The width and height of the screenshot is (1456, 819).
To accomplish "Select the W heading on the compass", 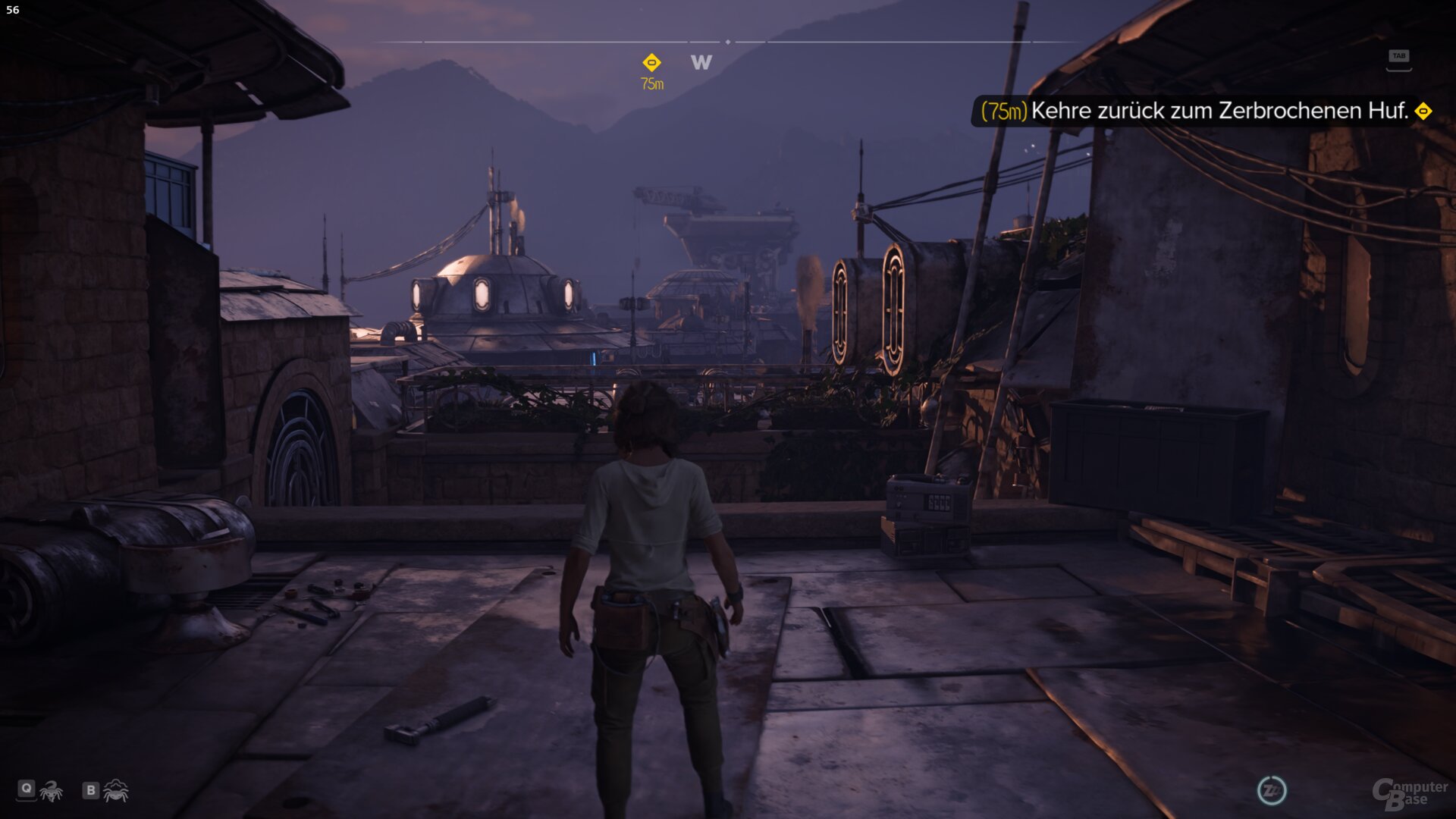I will coord(700,63).
